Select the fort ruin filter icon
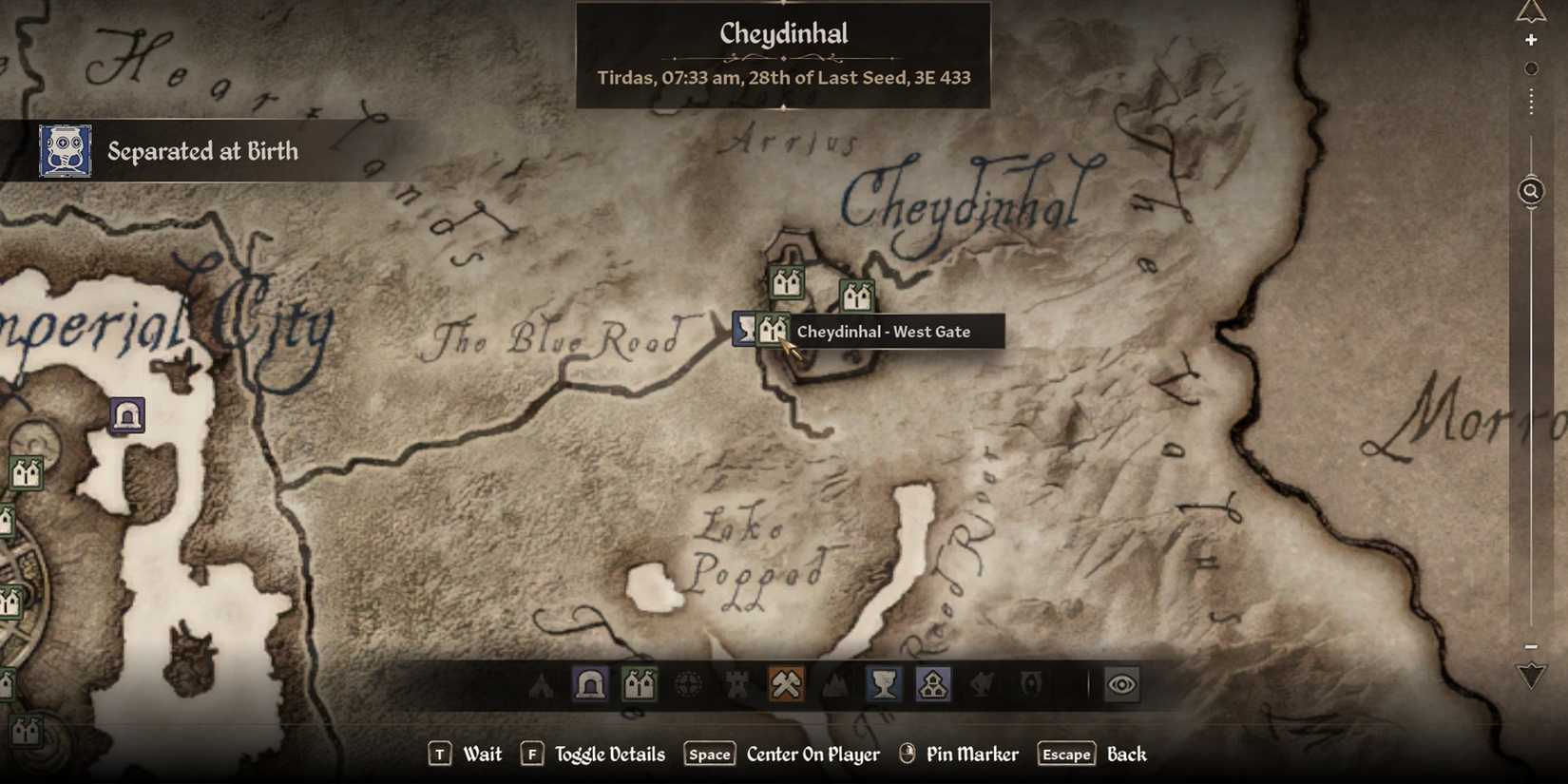This screenshot has height=784, width=1568. pos(736,682)
